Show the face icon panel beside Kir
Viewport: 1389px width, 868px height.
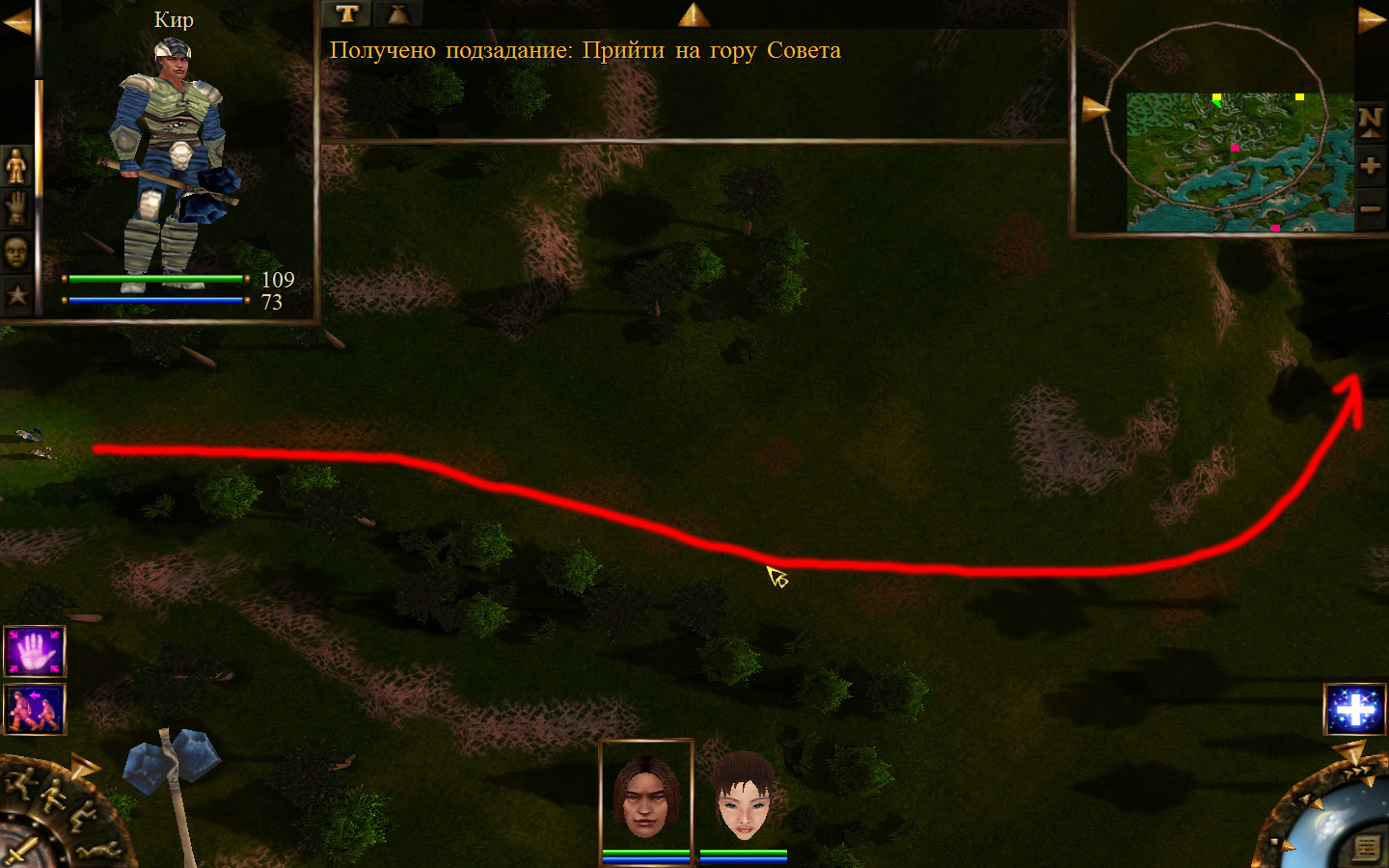coord(17,252)
